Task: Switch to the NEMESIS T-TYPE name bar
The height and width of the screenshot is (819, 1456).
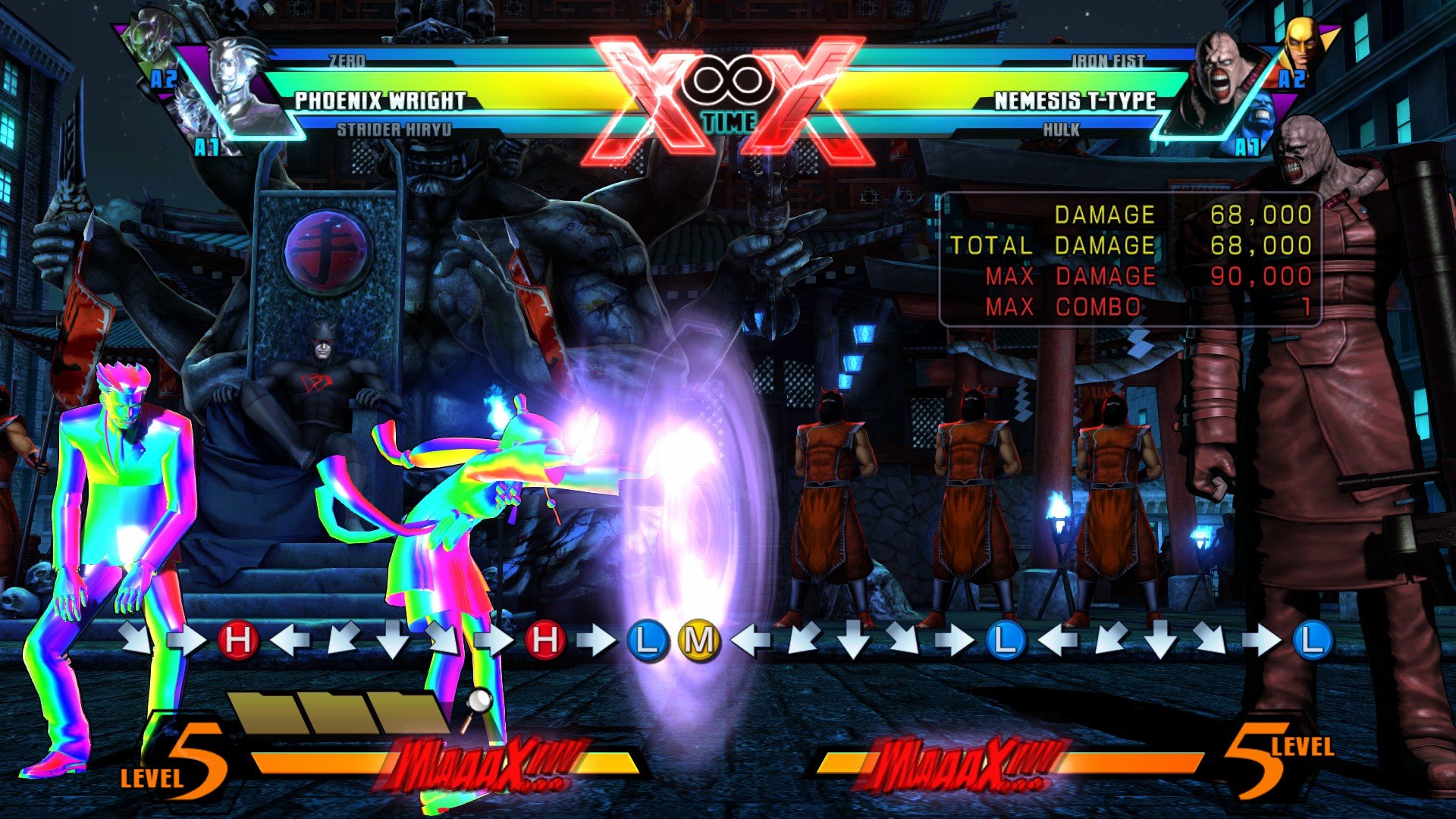Action: (x=1078, y=99)
